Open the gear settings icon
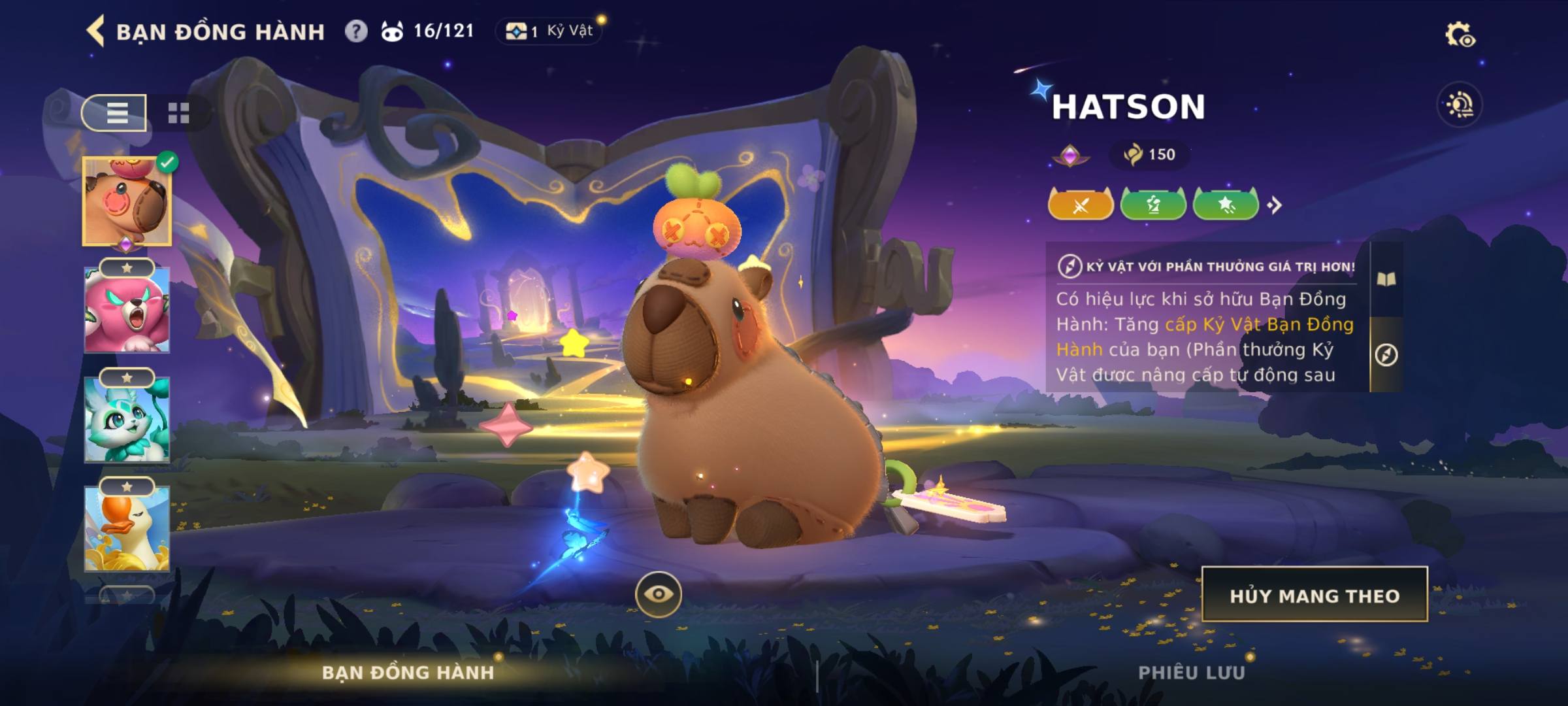Screen dimensions: 1568x706 (1460, 35)
